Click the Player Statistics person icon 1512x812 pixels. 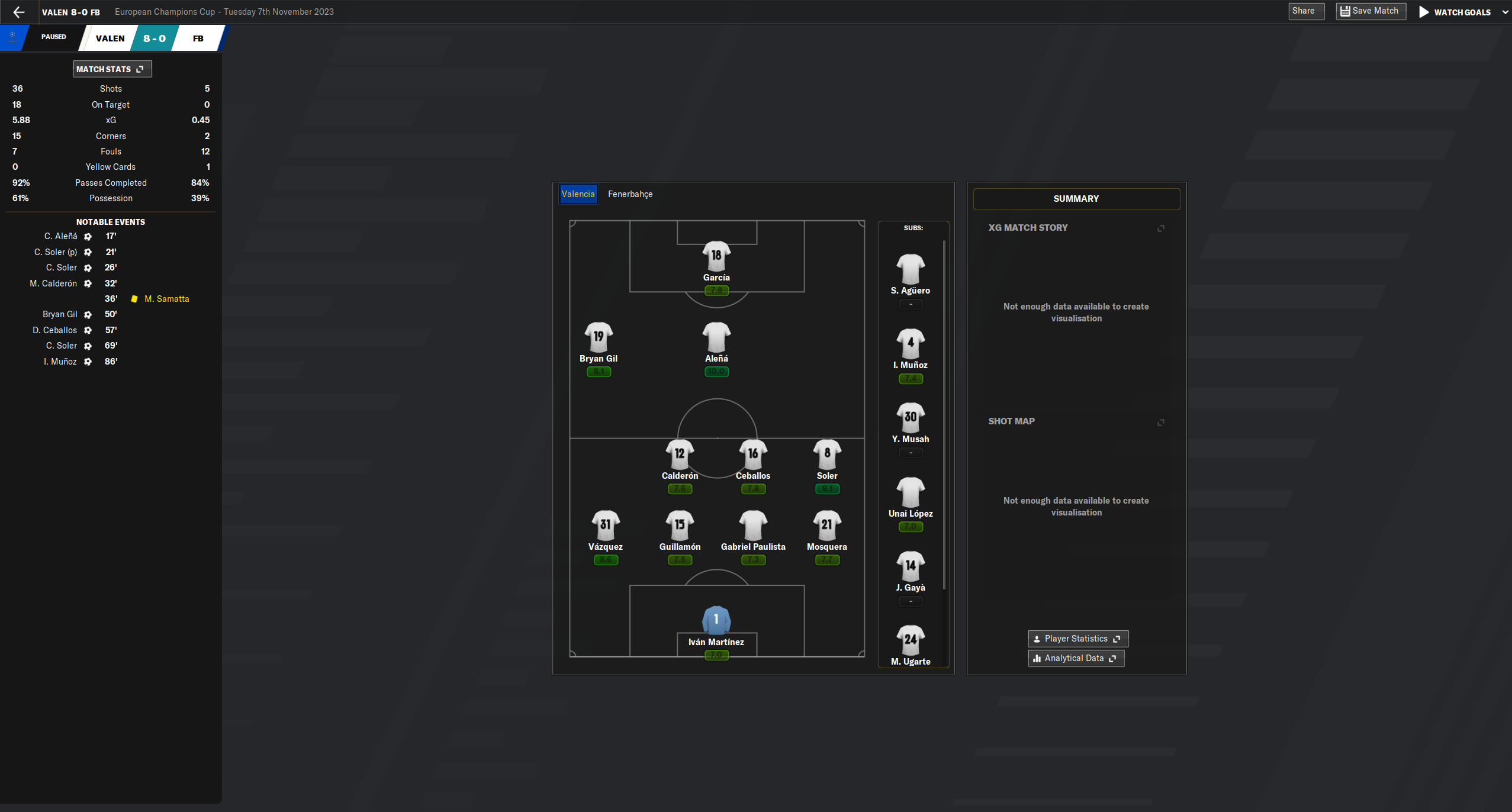(x=1037, y=639)
